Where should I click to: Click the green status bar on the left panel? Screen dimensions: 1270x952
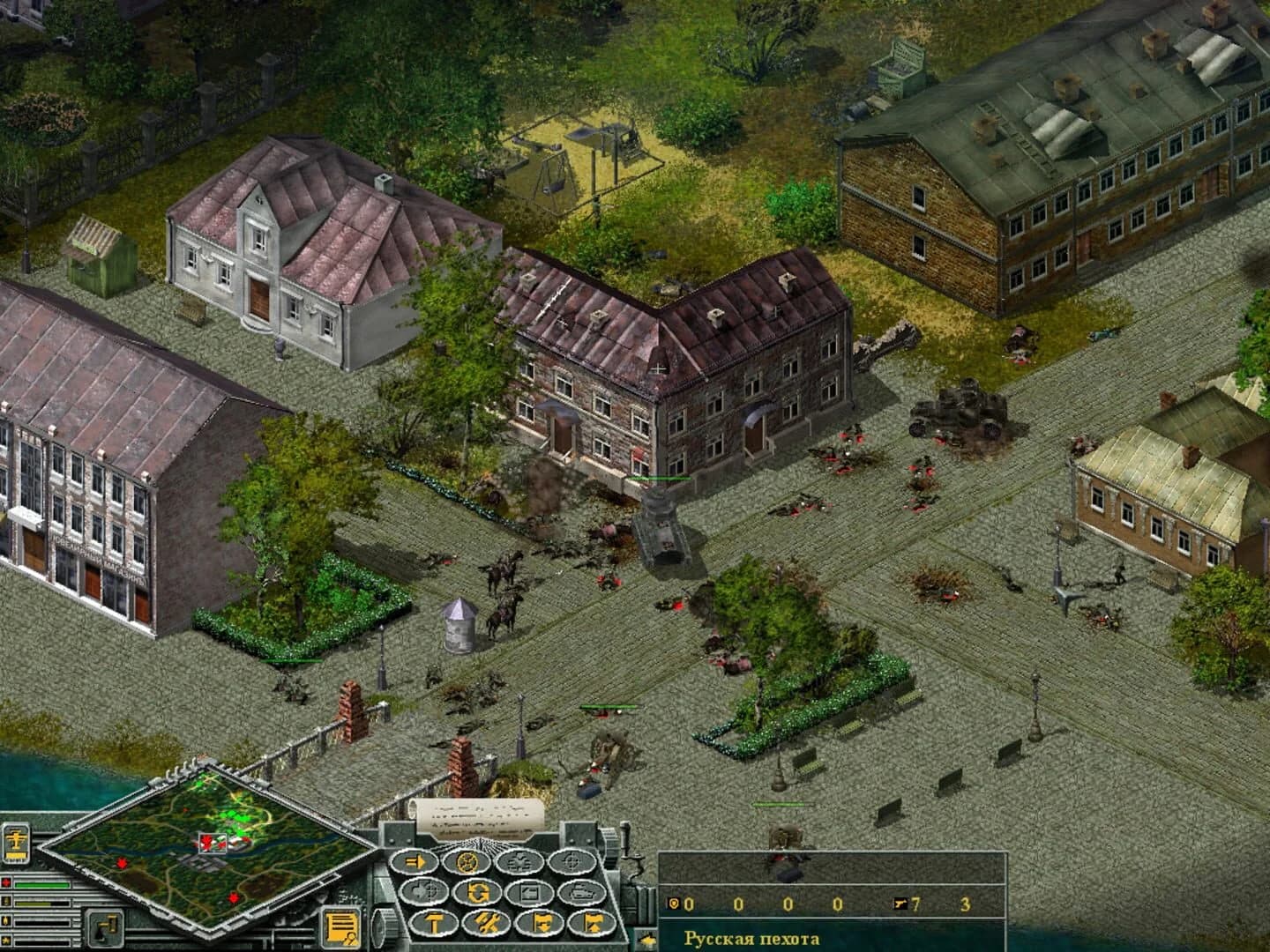[x=41, y=885]
